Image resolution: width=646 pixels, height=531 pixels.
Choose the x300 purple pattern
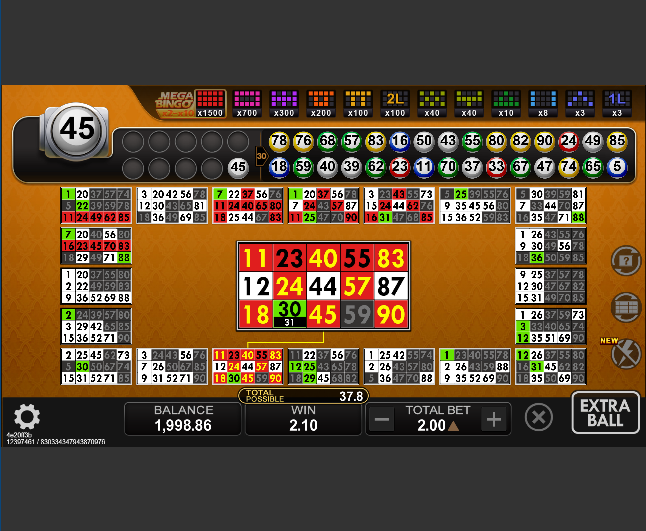284,102
